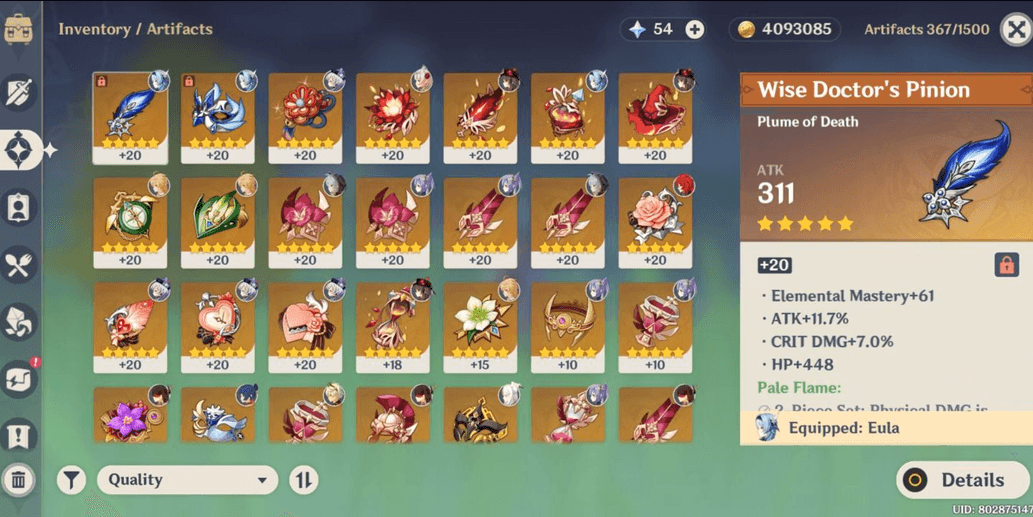Switch to the Food tab
The height and width of the screenshot is (517, 1033).
click(x=20, y=265)
